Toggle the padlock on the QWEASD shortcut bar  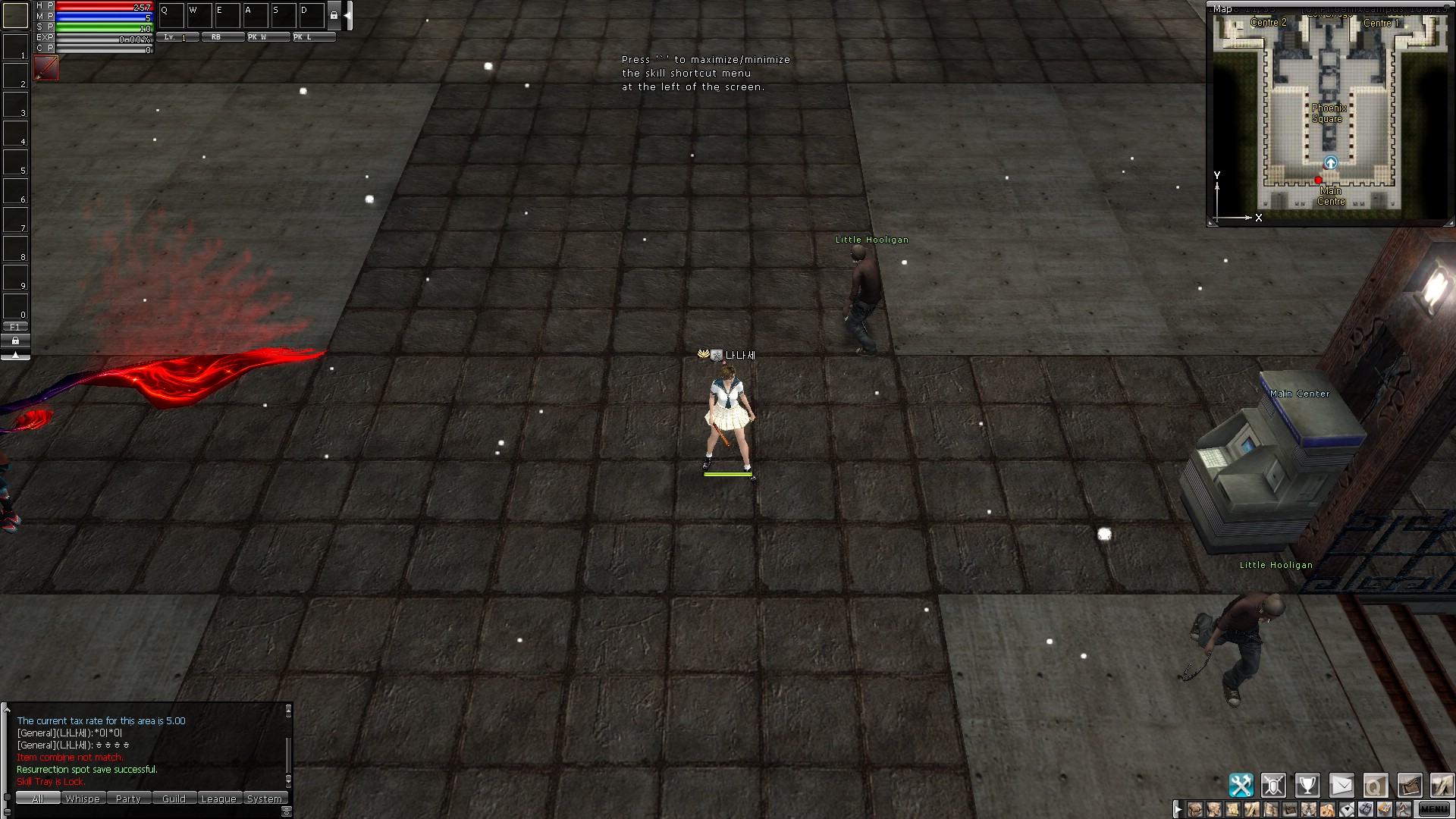click(334, 17)
